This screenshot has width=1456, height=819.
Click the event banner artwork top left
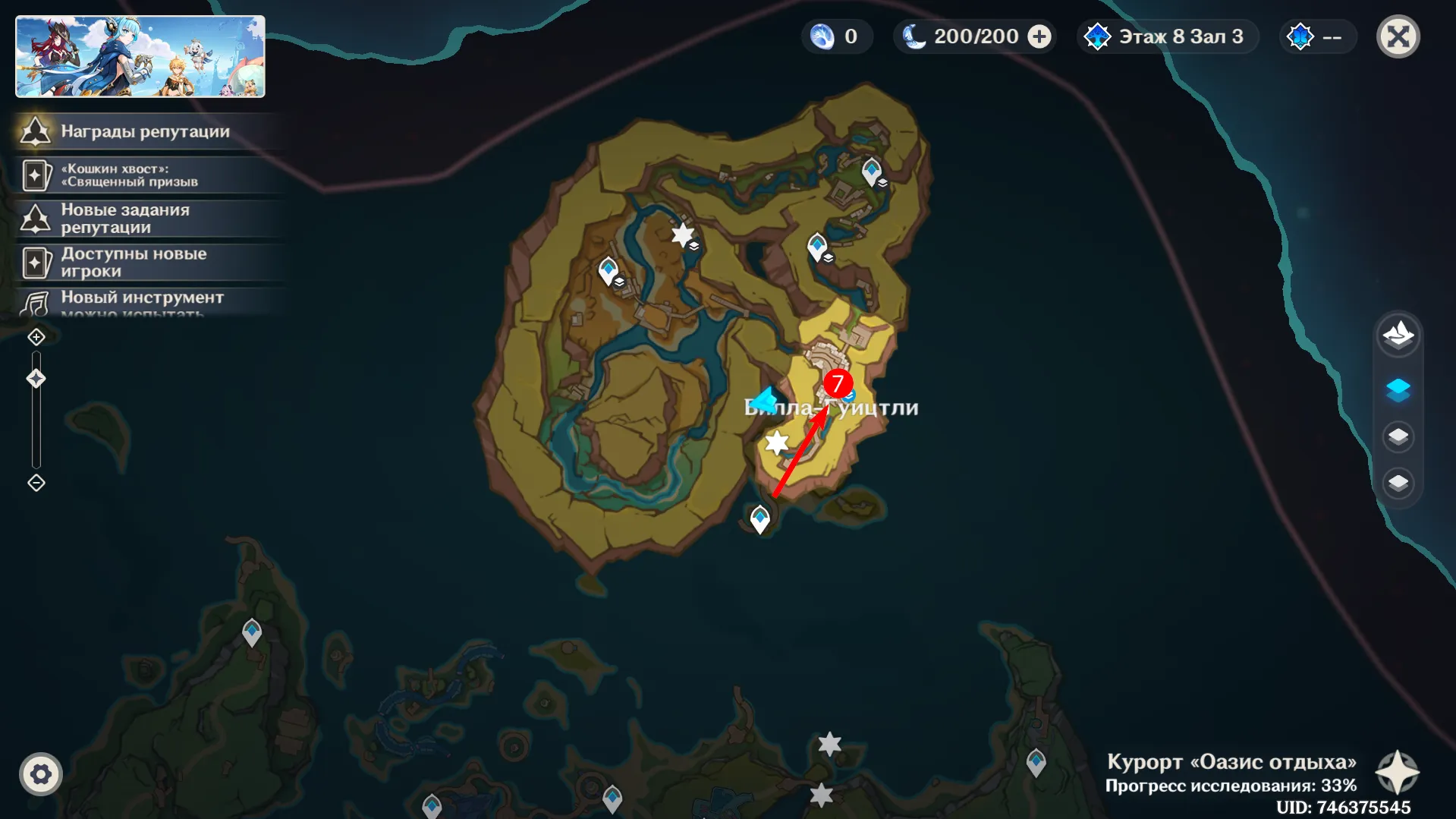coord(140,56)
